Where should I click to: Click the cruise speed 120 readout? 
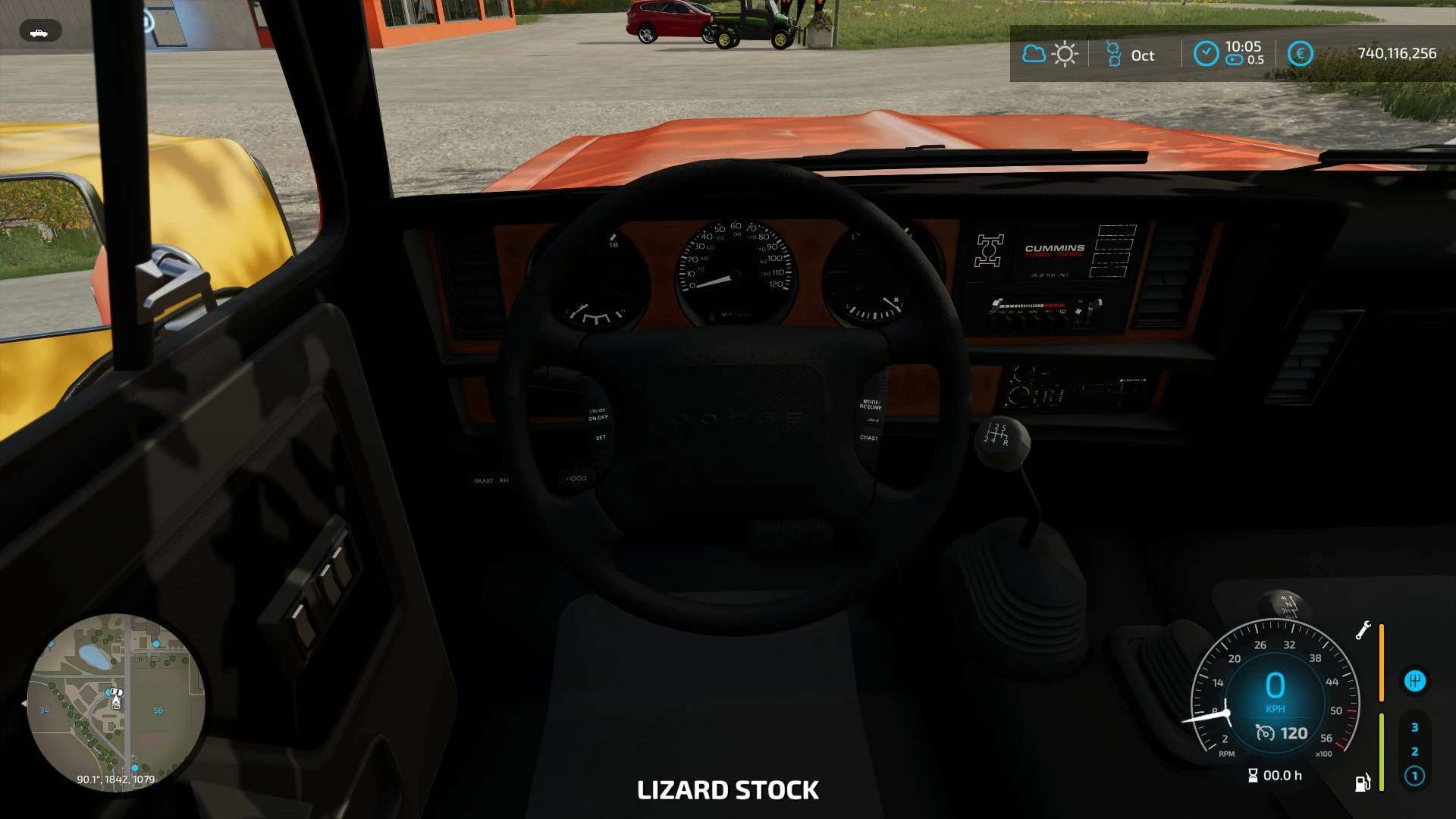coord(1287,733)
